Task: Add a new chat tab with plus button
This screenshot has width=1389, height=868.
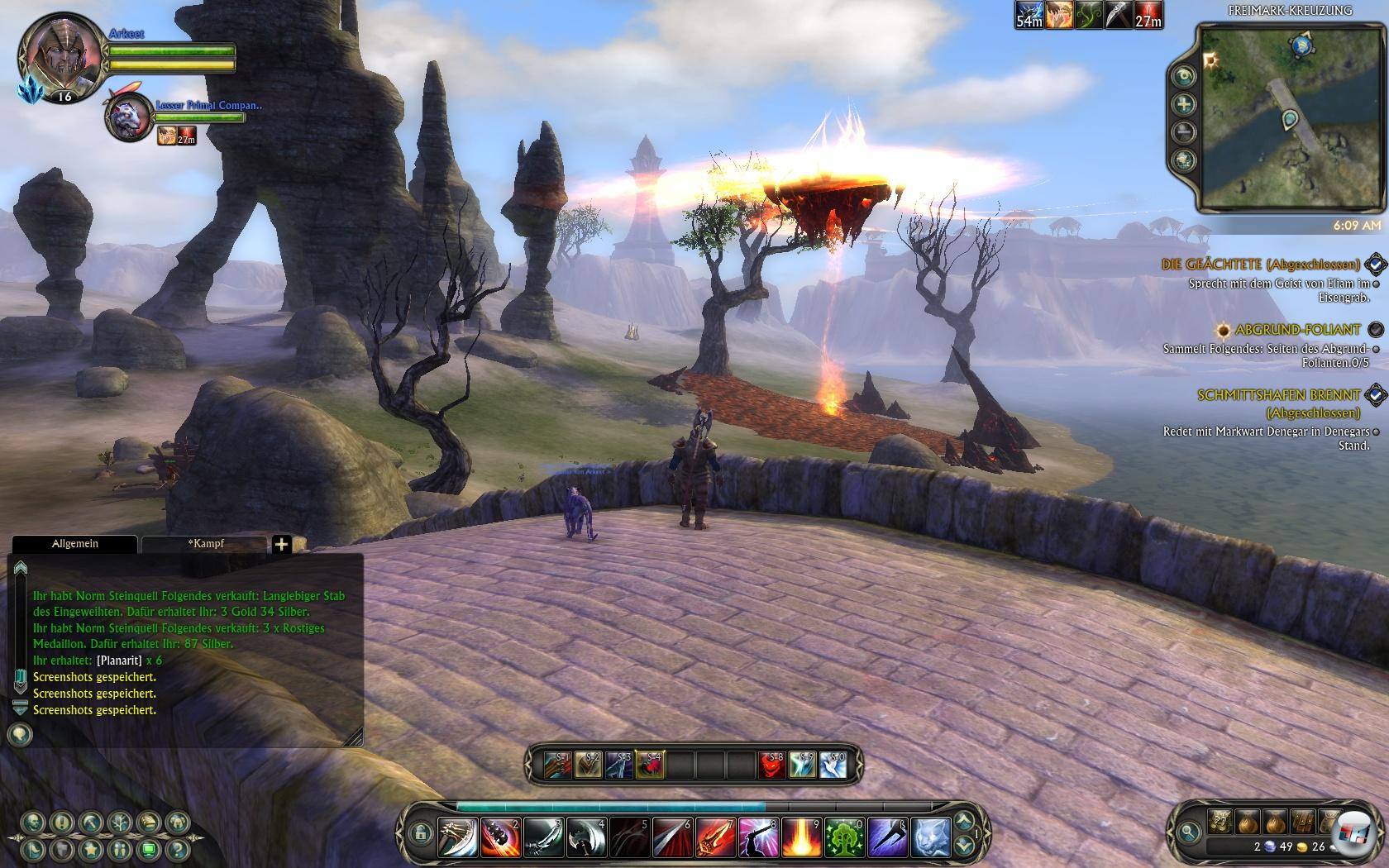Action: 281,544
